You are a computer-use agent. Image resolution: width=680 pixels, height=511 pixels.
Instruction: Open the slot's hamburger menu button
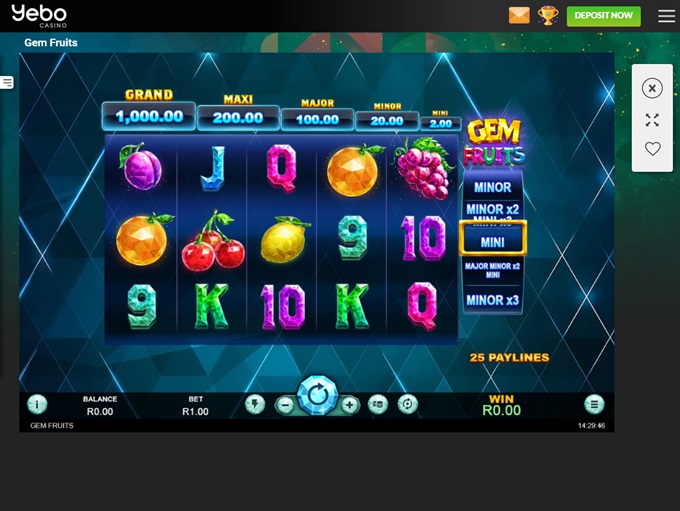[x=594, y=404]
